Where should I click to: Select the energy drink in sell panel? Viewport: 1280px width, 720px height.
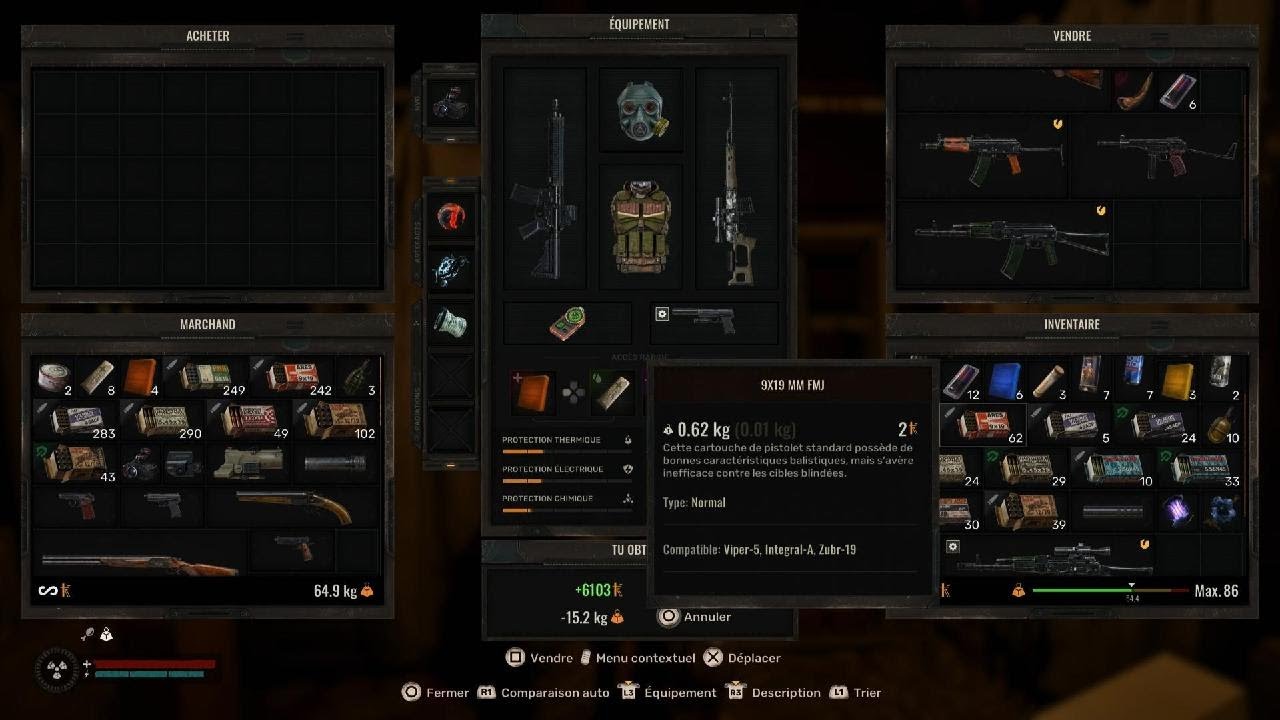click(1176, 91)
